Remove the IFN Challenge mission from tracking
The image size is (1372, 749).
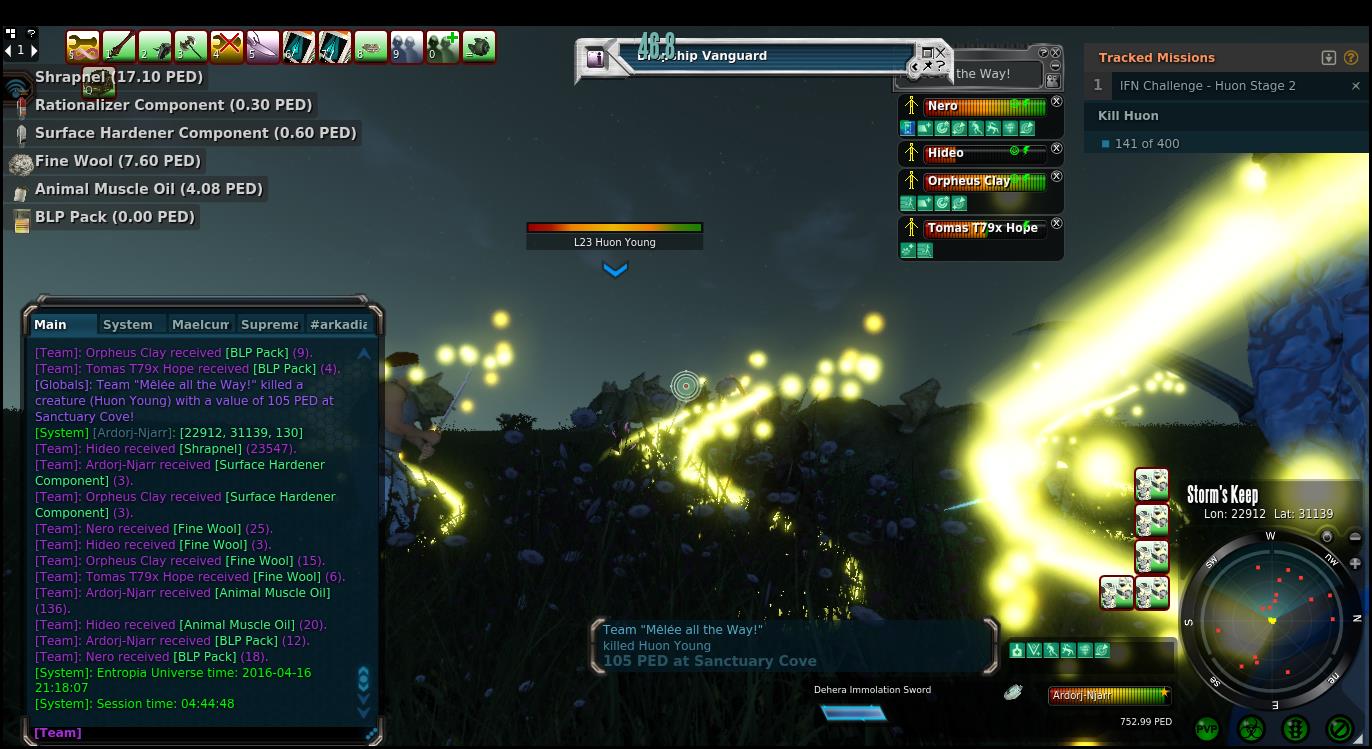[1356, 86]
